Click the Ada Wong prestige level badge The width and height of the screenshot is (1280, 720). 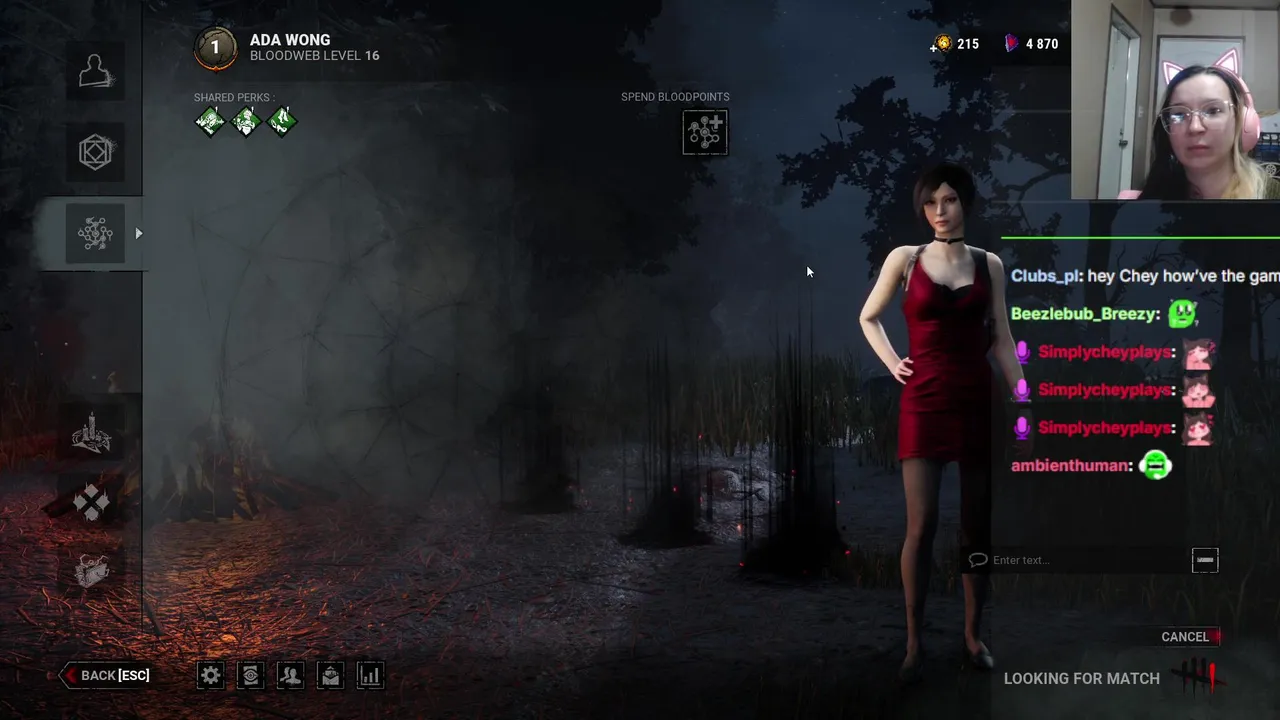(x=215, y=48)
